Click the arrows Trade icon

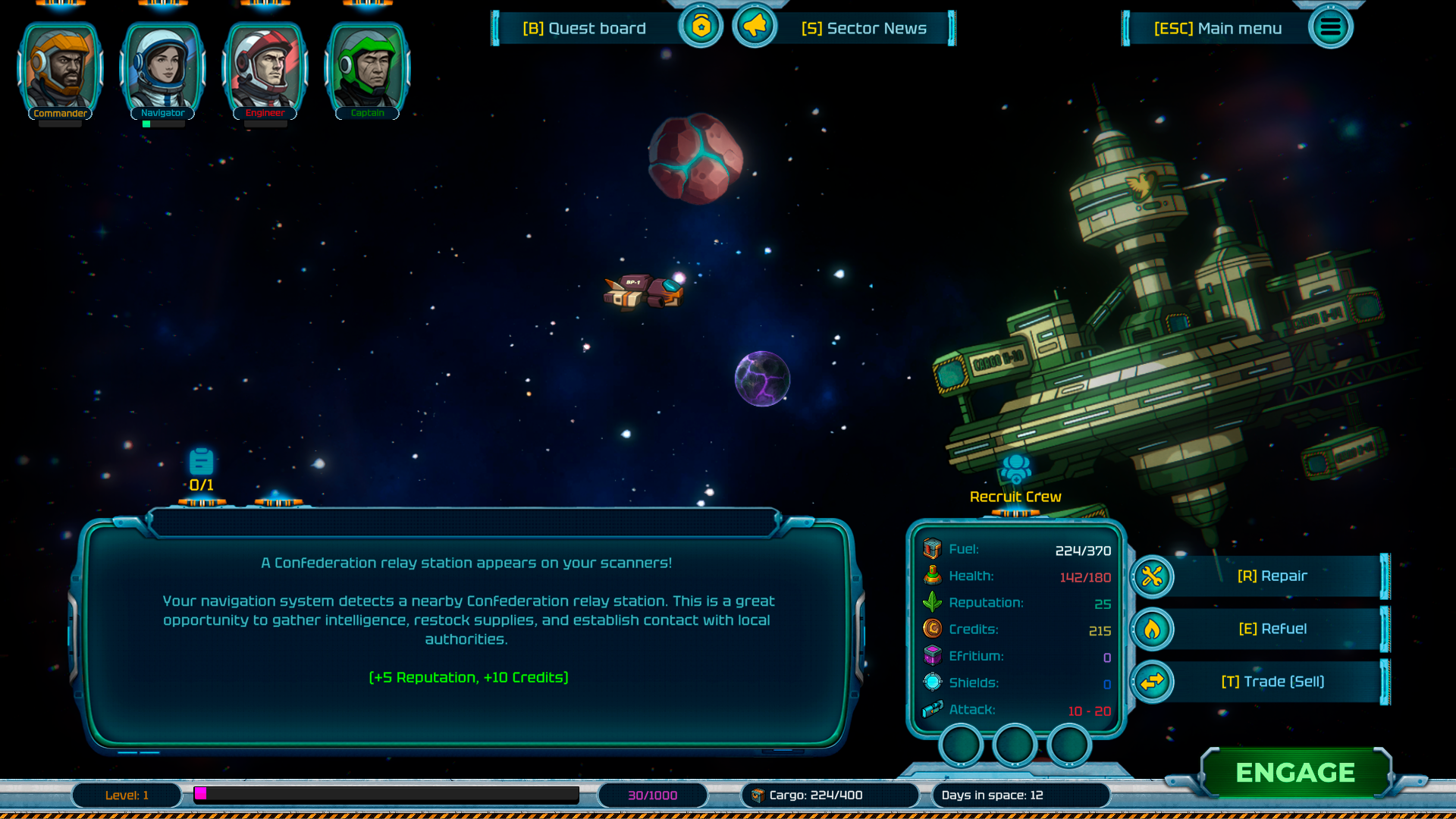point(1152,682)
